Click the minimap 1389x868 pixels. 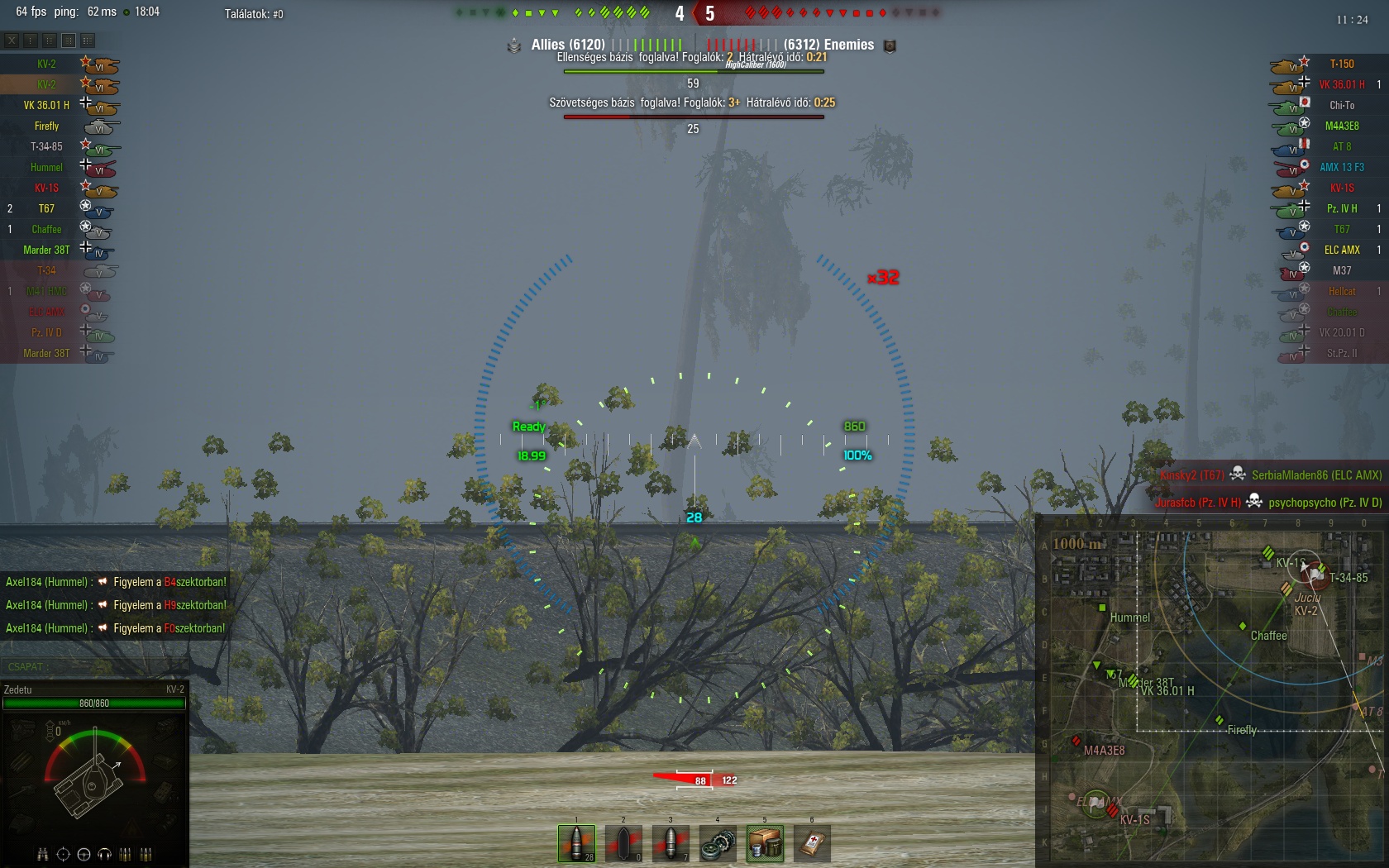click(1211, 690)
